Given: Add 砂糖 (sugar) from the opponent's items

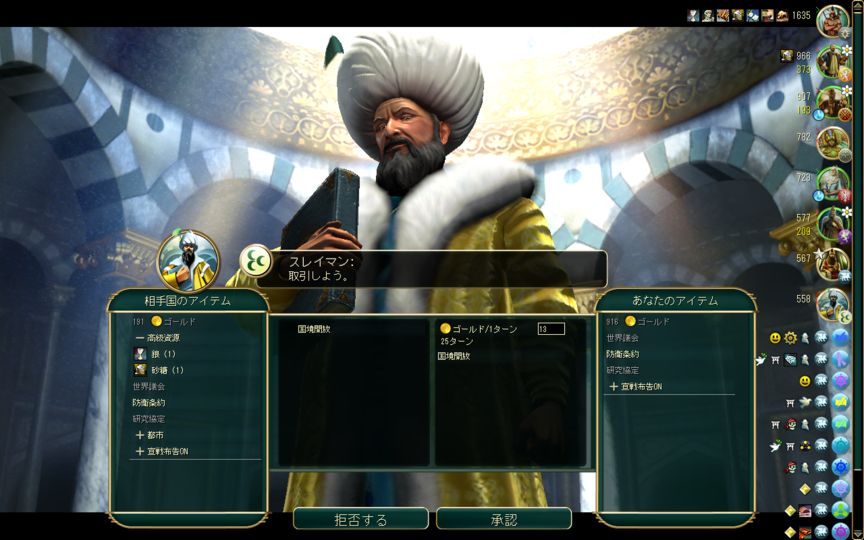Looking at the screenshot, I should click(x=166, y=370).
